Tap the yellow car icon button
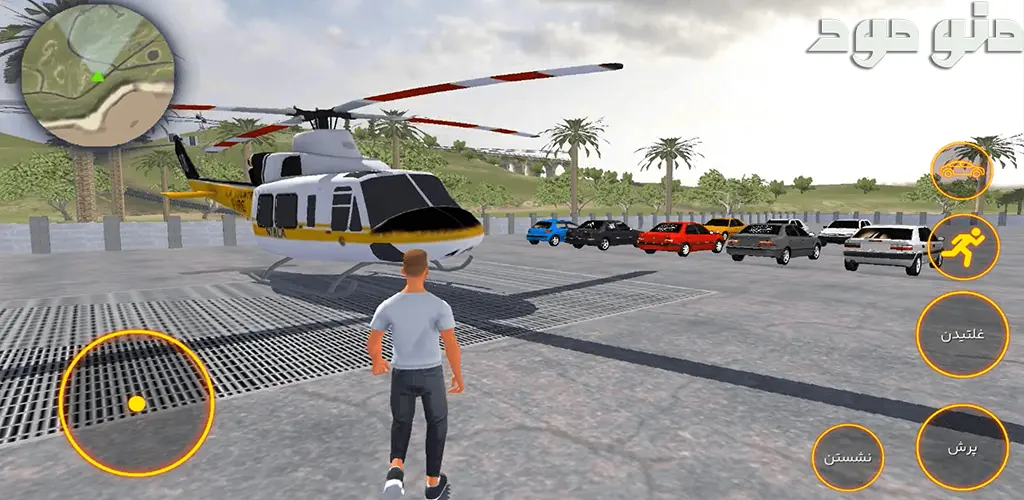This screenshot has width=1024, height=500. [962, 171]
